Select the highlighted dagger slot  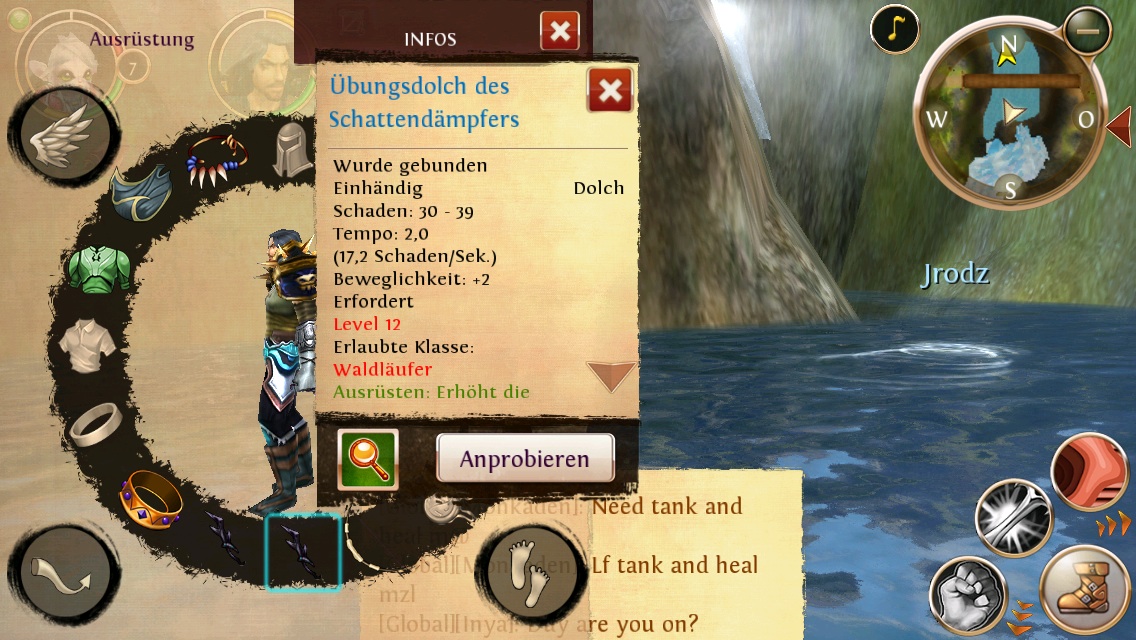(x=303, y=552)
